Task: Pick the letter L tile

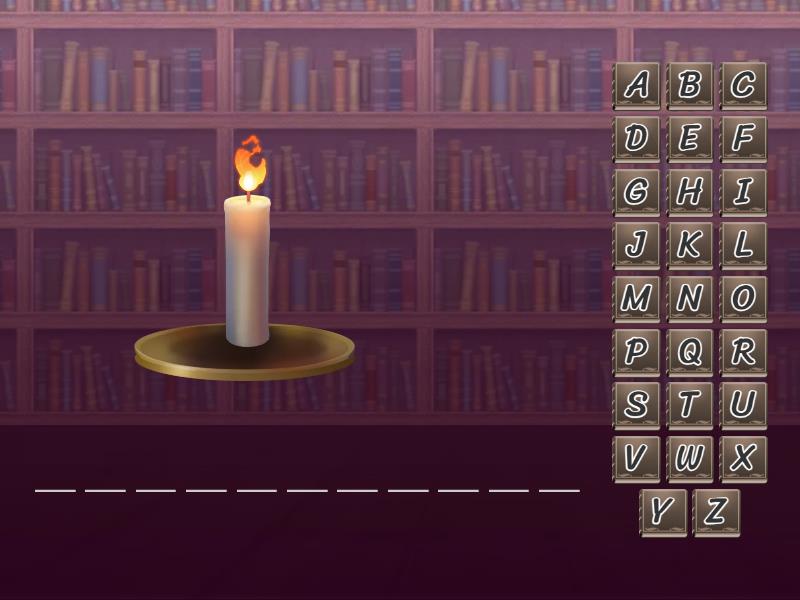Action: (742, 245)
